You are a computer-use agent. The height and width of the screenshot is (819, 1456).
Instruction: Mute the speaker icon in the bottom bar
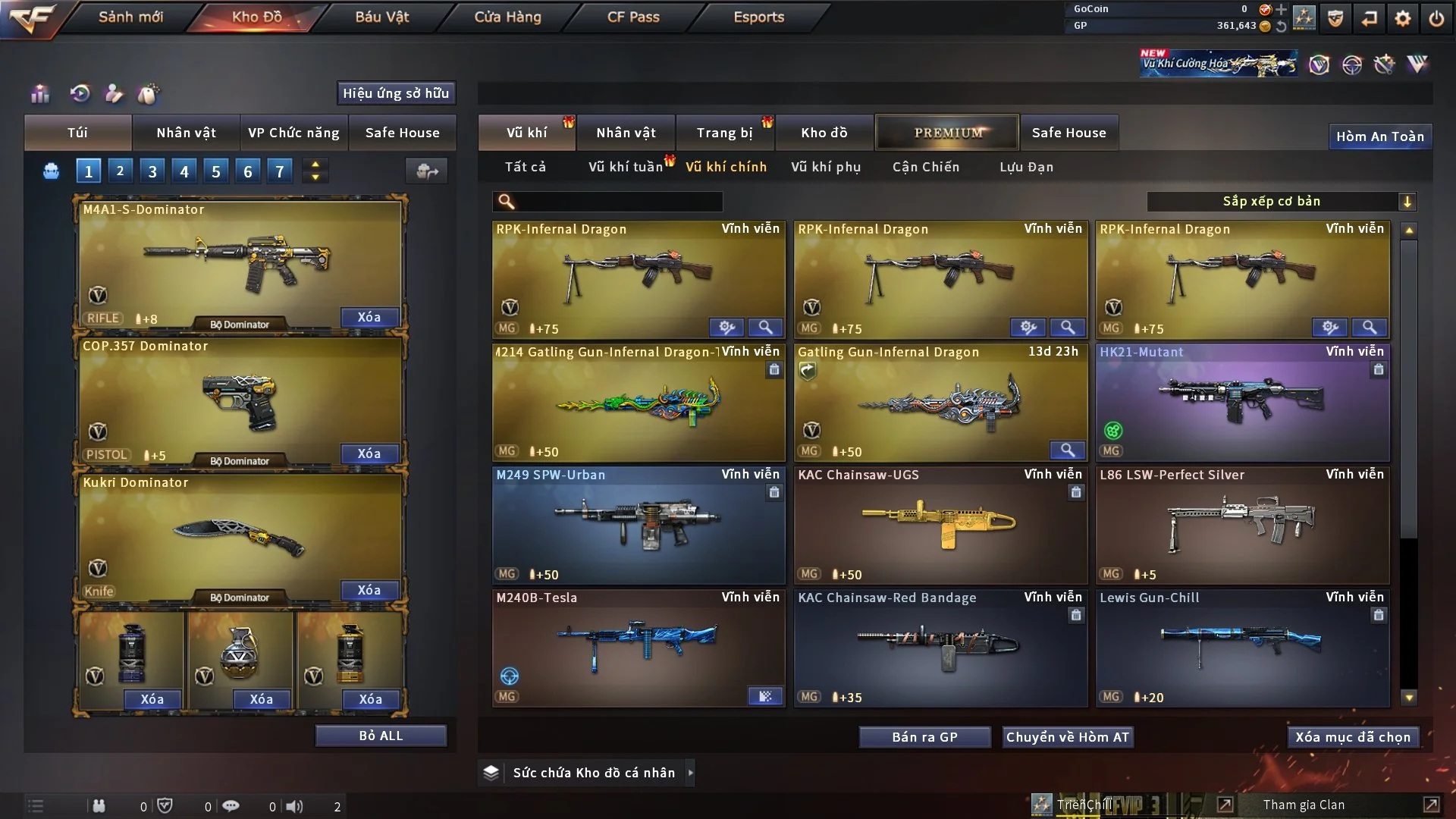click(295, 806)
